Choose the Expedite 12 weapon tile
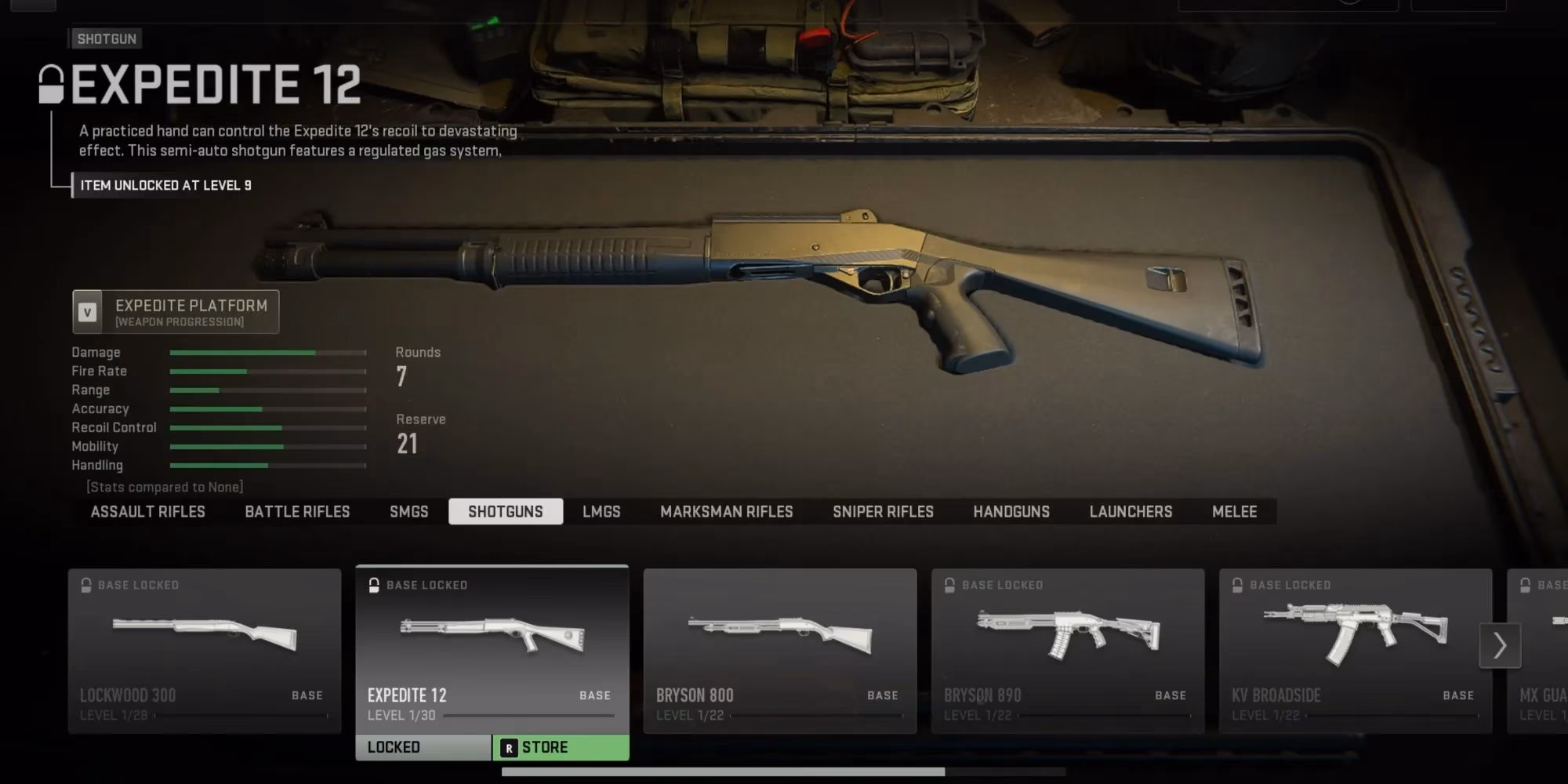1568x784 pixels. point(492,651)
